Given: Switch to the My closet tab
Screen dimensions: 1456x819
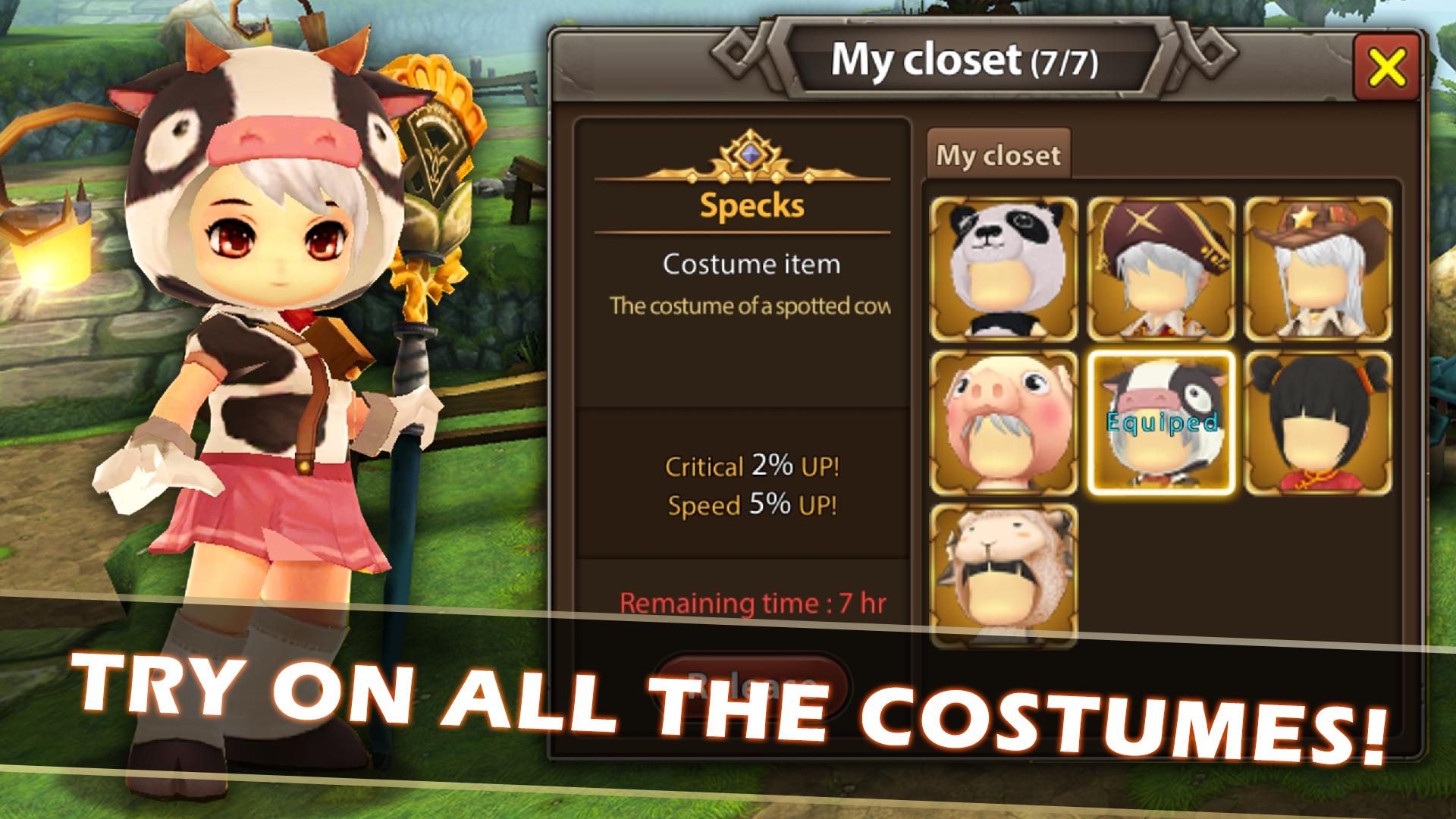Looking at the screenshot, I should [x=999, y=155].
